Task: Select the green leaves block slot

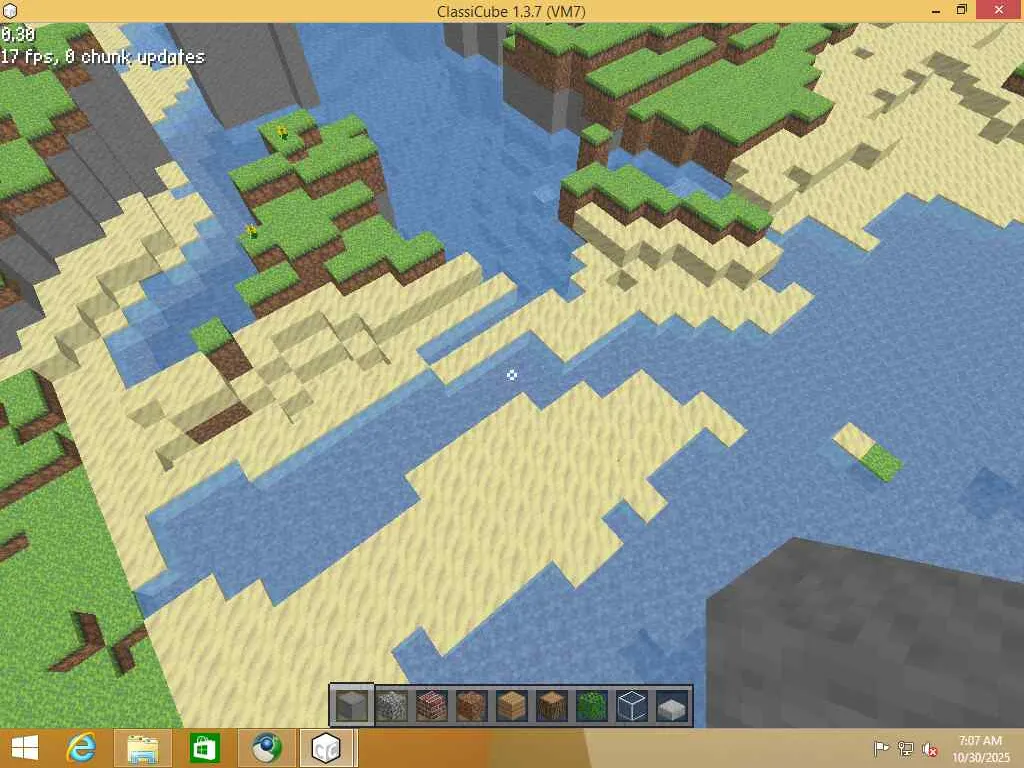Action: (x=592, y=706)
